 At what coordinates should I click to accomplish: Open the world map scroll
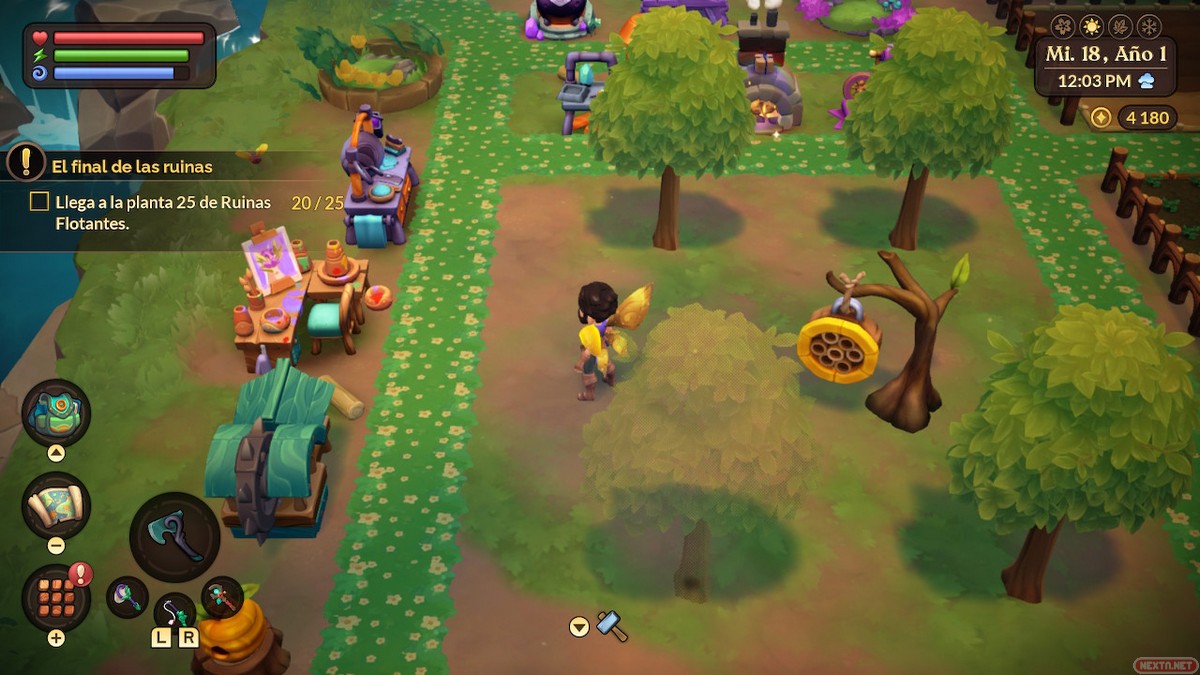(56, 506)
